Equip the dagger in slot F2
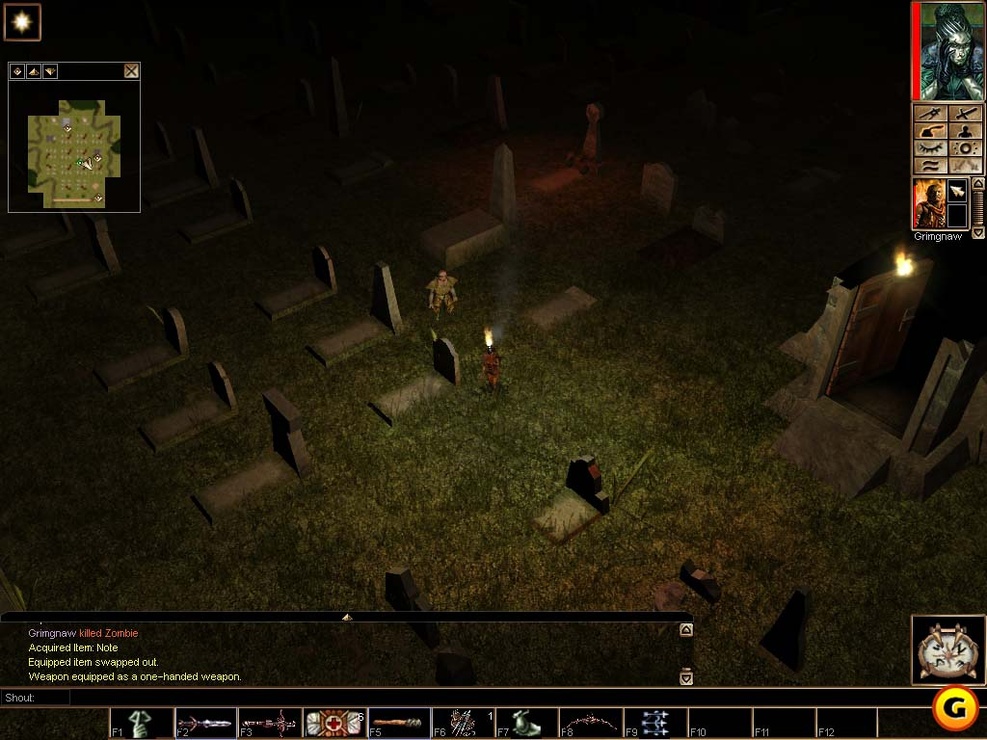987x740 pixels. (x=207, y=723)
